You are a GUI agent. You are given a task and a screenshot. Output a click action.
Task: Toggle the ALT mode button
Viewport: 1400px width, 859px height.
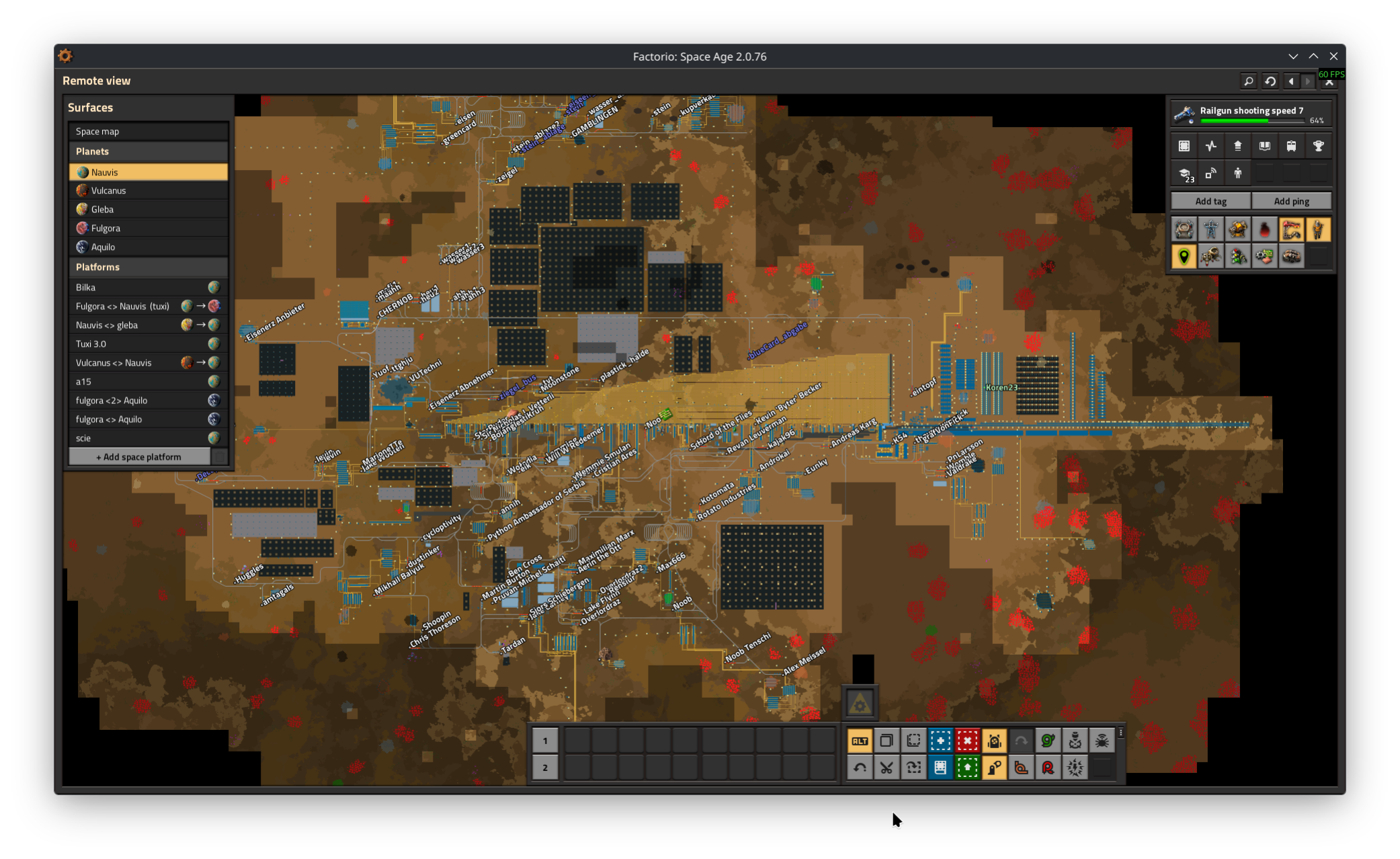click(860, 741)
